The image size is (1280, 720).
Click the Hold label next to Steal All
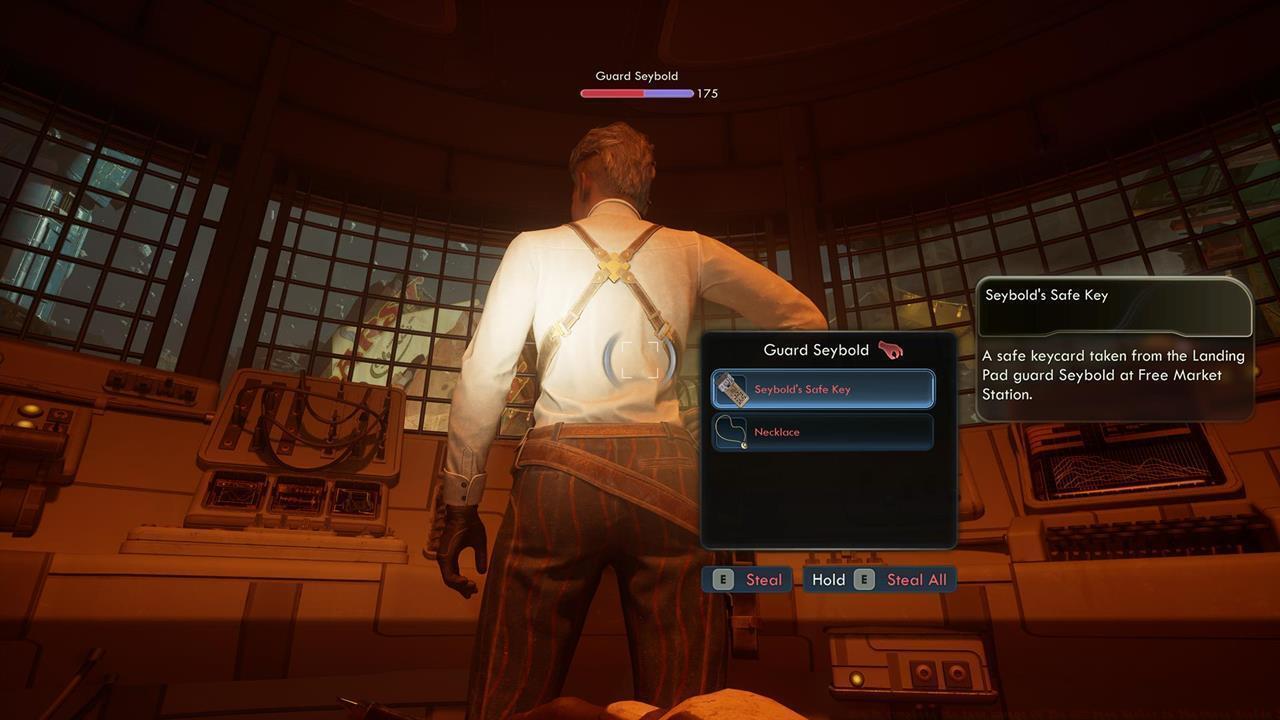click(831, 579)
